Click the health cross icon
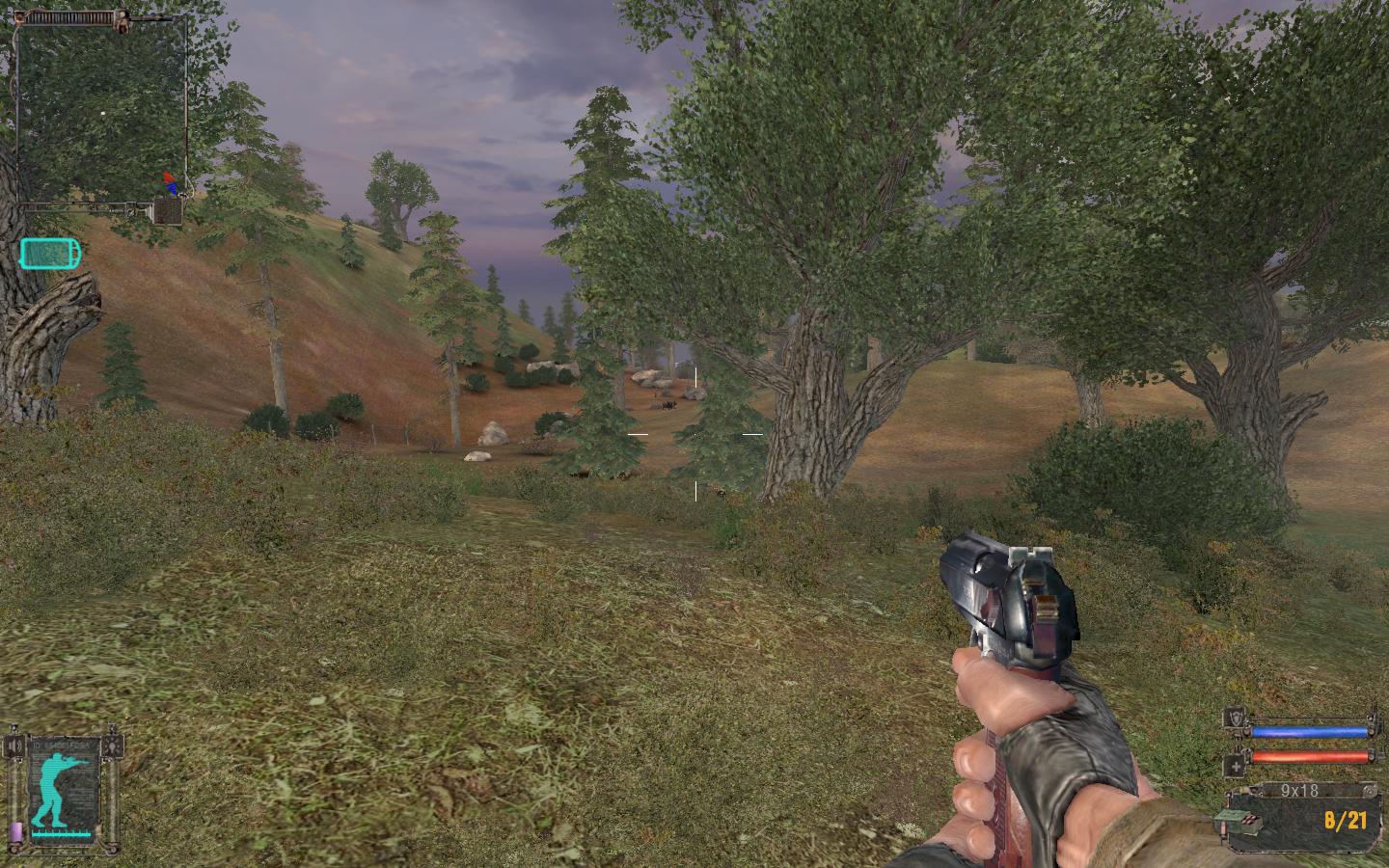Image resolution: width=1389 pixels, height=868 pixels. click(x=1234, y=767)
